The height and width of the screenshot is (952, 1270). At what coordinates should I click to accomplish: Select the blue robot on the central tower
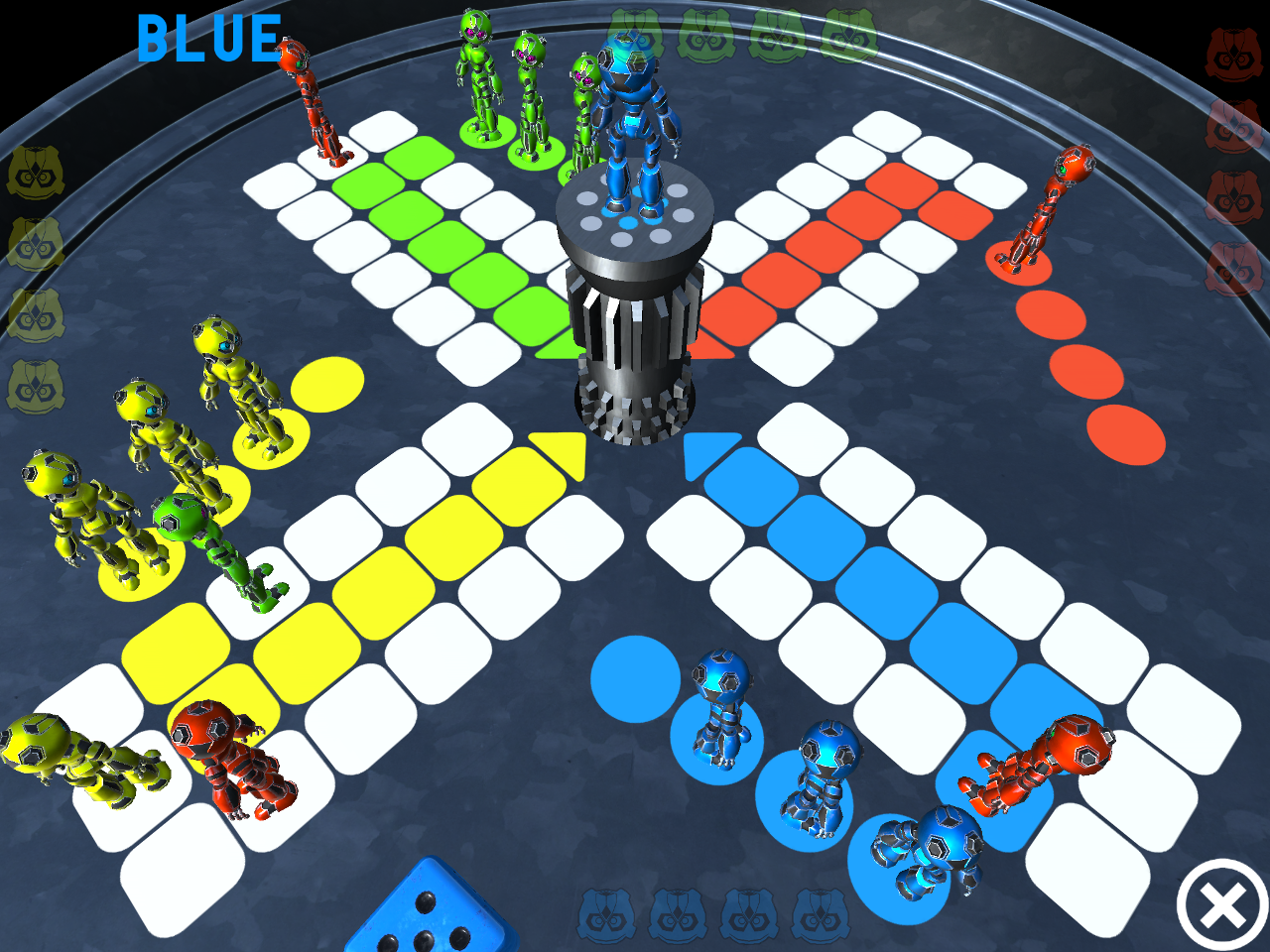pyautogui.click(x=632, y=129)
